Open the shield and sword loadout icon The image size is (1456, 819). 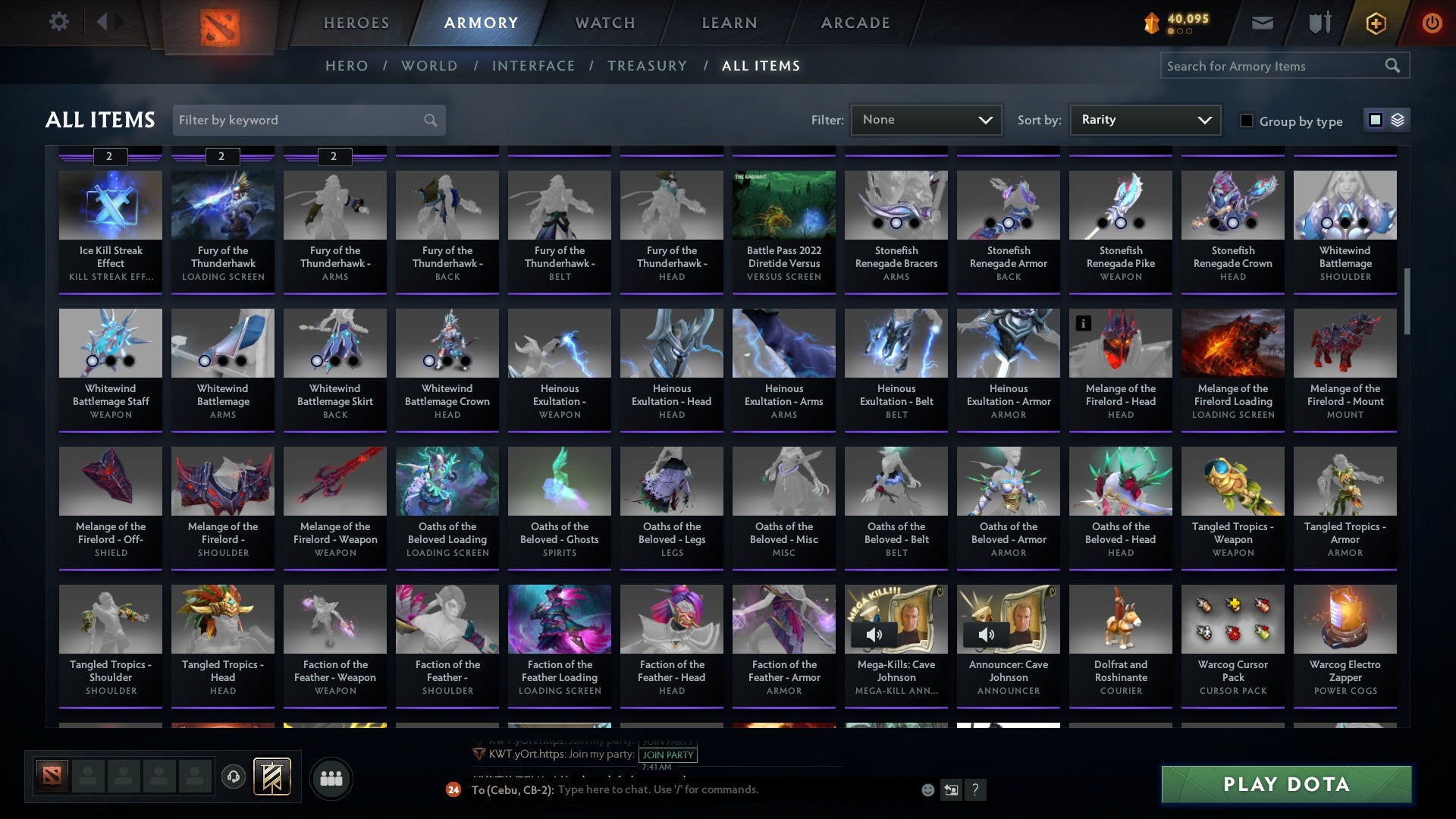click(x=1319, y=22)
